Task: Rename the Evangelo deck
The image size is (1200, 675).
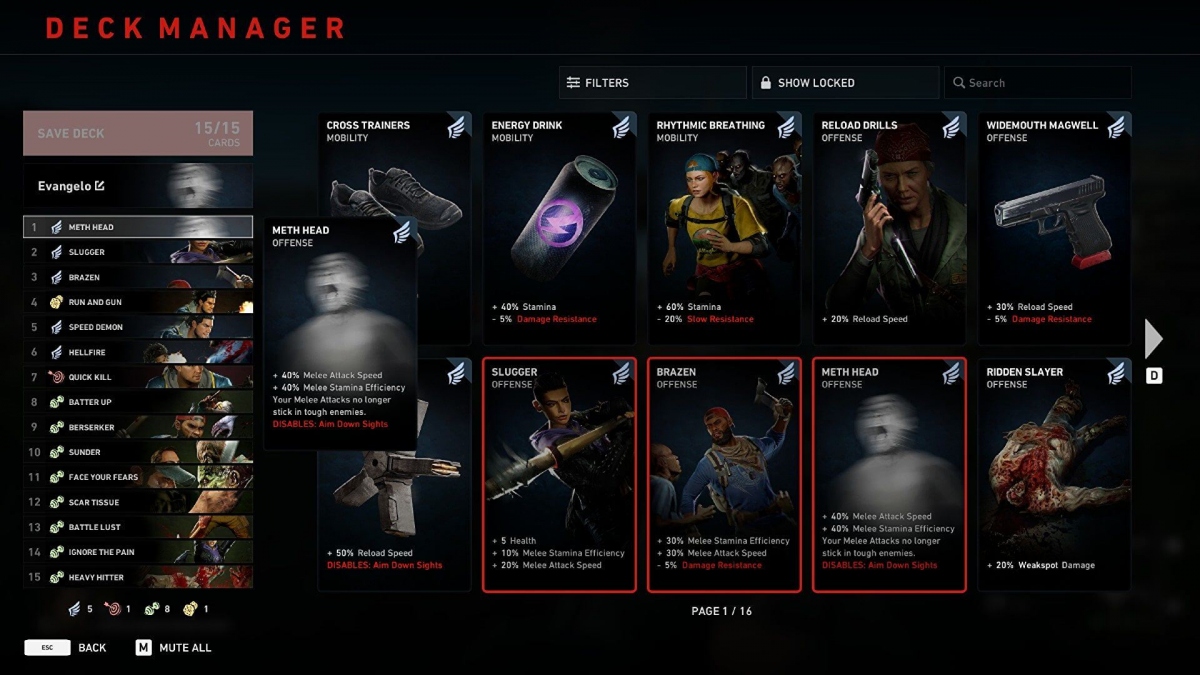Action: [x=99, y=186]
